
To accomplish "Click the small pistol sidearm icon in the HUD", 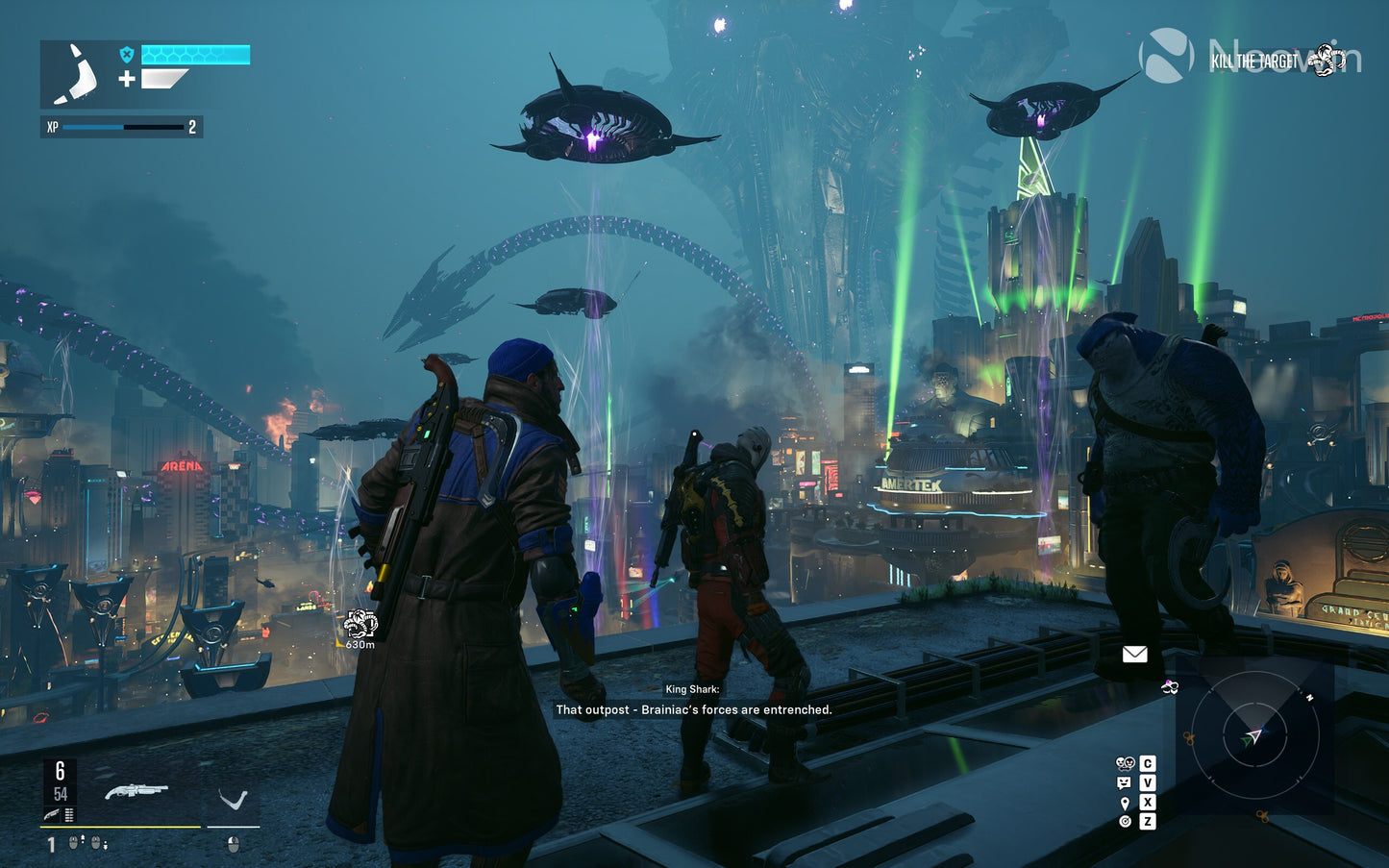I will [52, 814].
